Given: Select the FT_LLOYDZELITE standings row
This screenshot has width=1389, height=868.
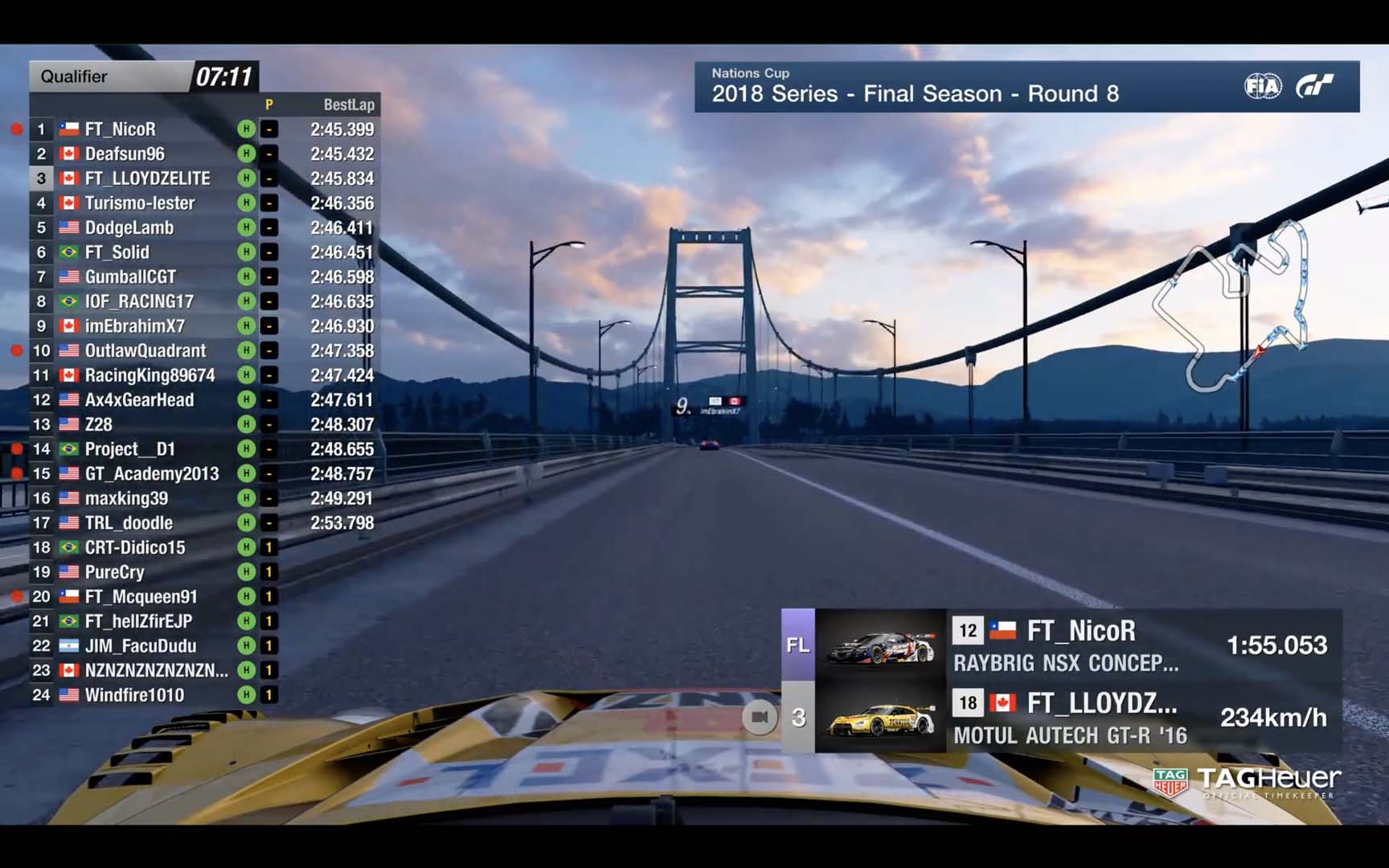Looking at the screenshot, I should point(147,178).
